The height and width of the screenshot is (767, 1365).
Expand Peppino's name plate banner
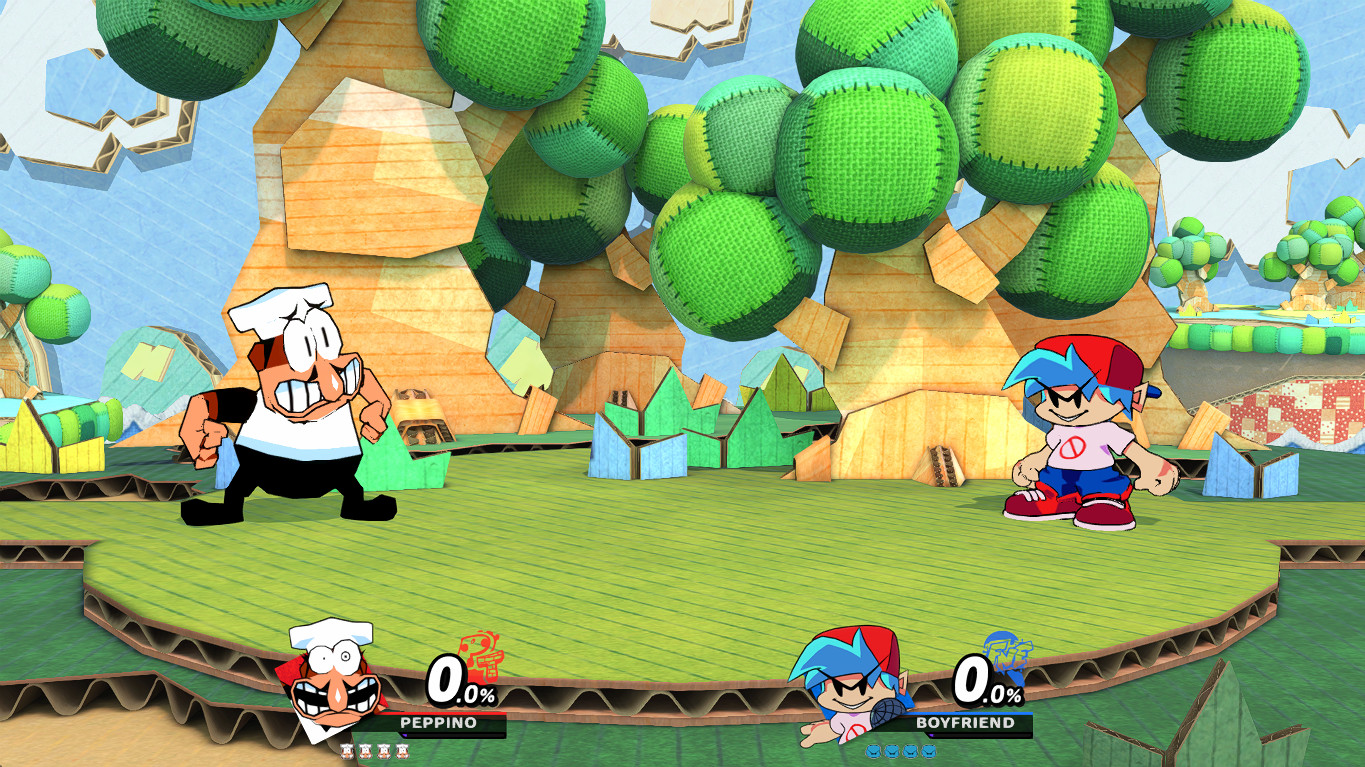click(439, 722)
